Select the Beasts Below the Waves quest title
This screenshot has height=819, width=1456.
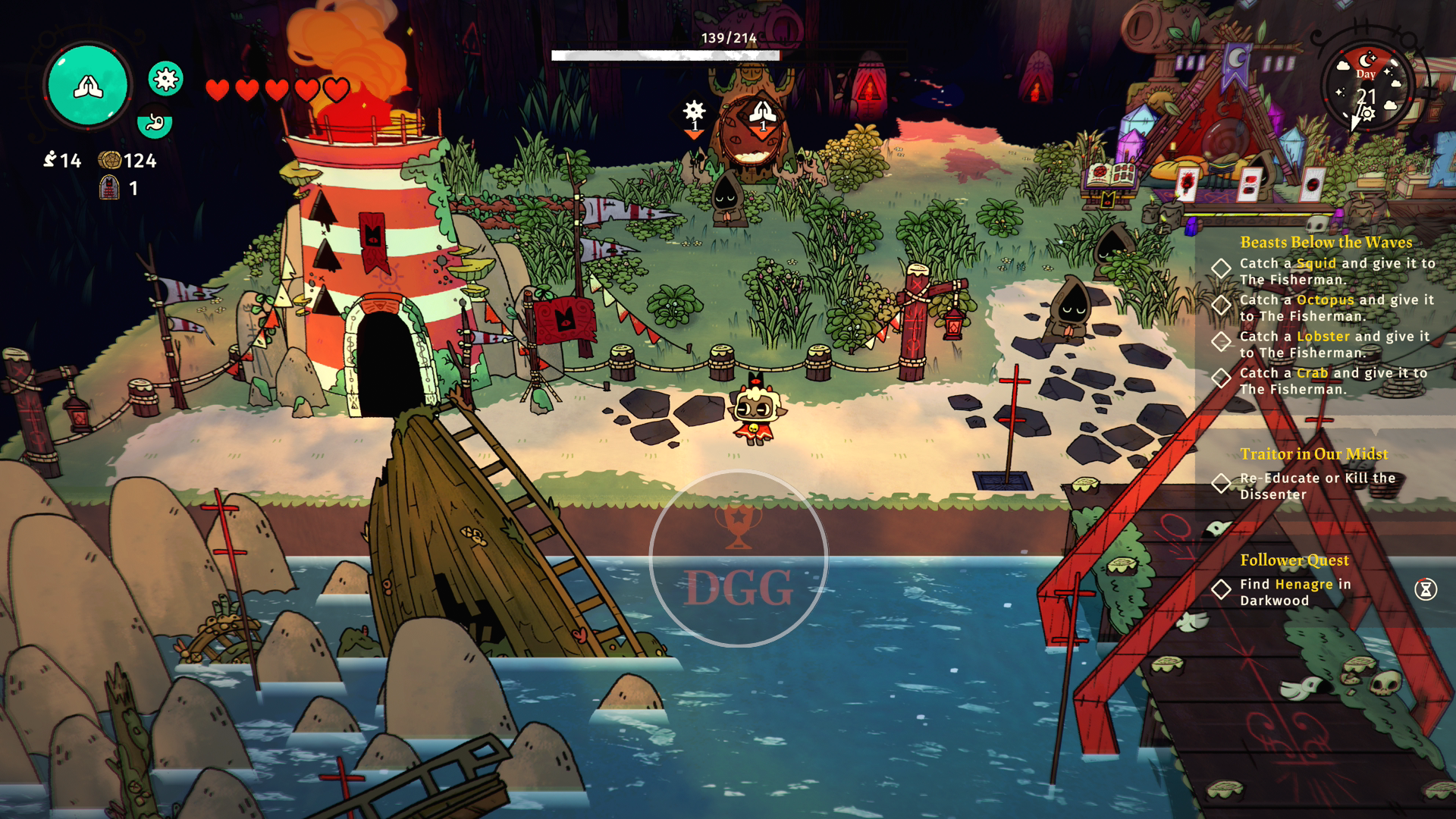click(x=1326, y=243)
